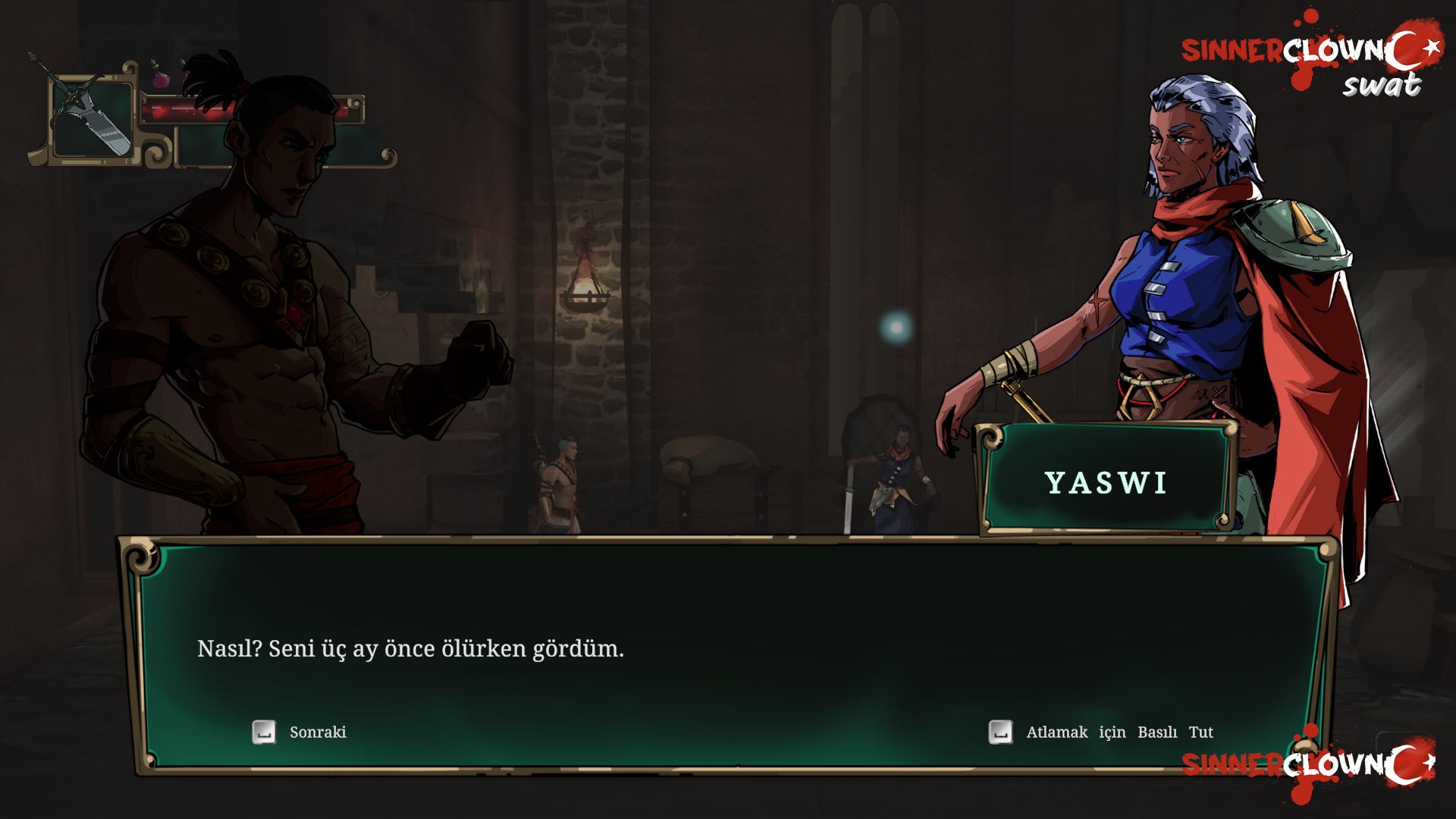This screenshot has width=1456, height=819.
Task: Click the key icon beside Atlamak için Basılı Tut
Action: [x=1001, y=732]
